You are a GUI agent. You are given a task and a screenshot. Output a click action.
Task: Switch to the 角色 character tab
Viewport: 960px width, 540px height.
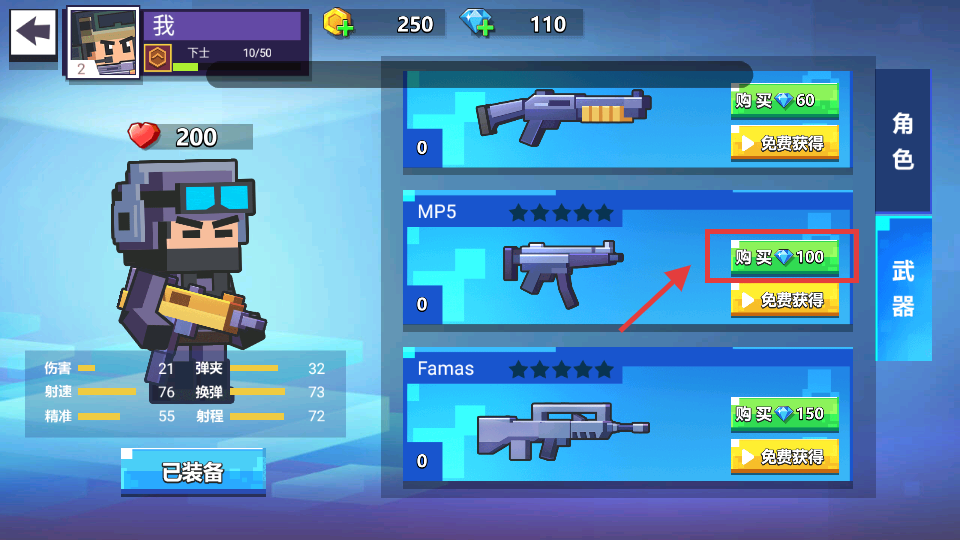(903, 140)
